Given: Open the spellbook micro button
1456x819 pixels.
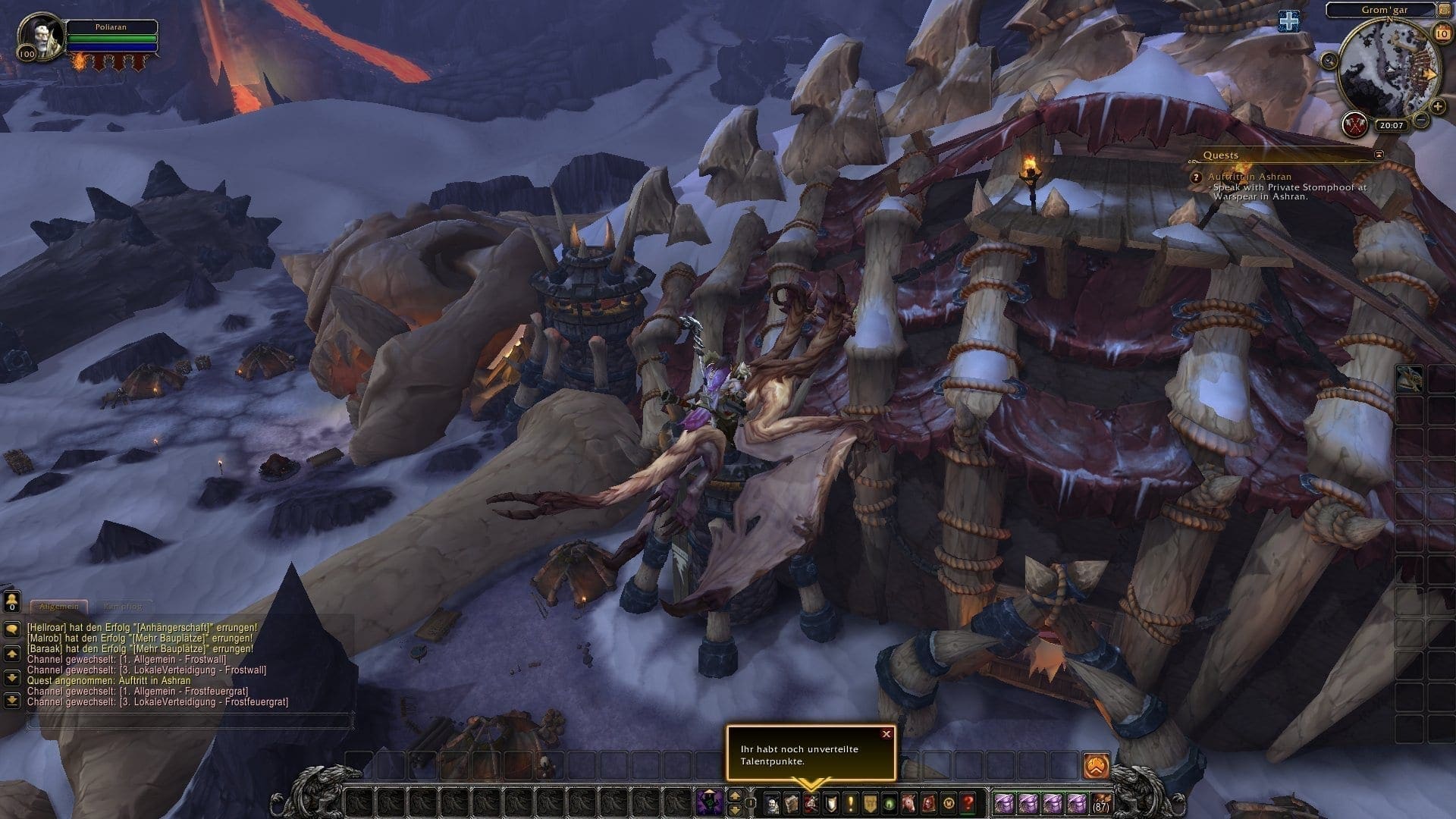Looking at the screenshot, I should [792, 802].
